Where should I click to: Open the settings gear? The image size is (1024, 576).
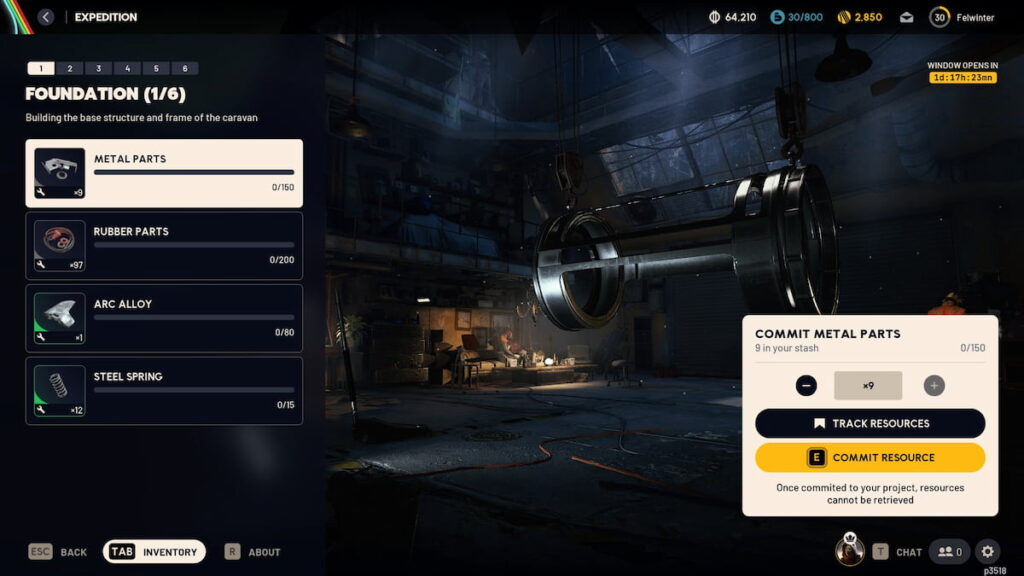point(987,551)
